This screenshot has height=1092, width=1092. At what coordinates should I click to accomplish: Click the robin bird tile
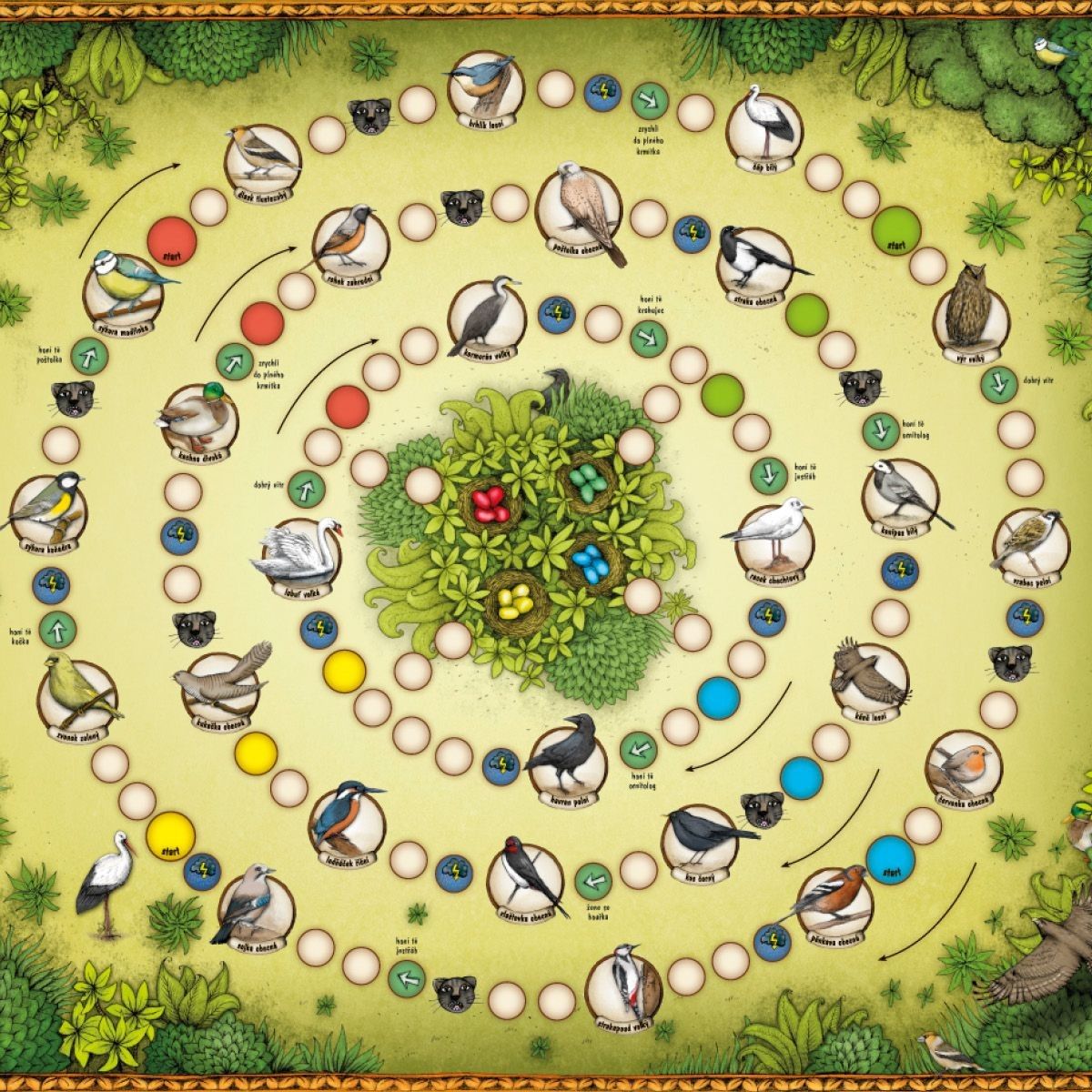[x=964, y=771]
